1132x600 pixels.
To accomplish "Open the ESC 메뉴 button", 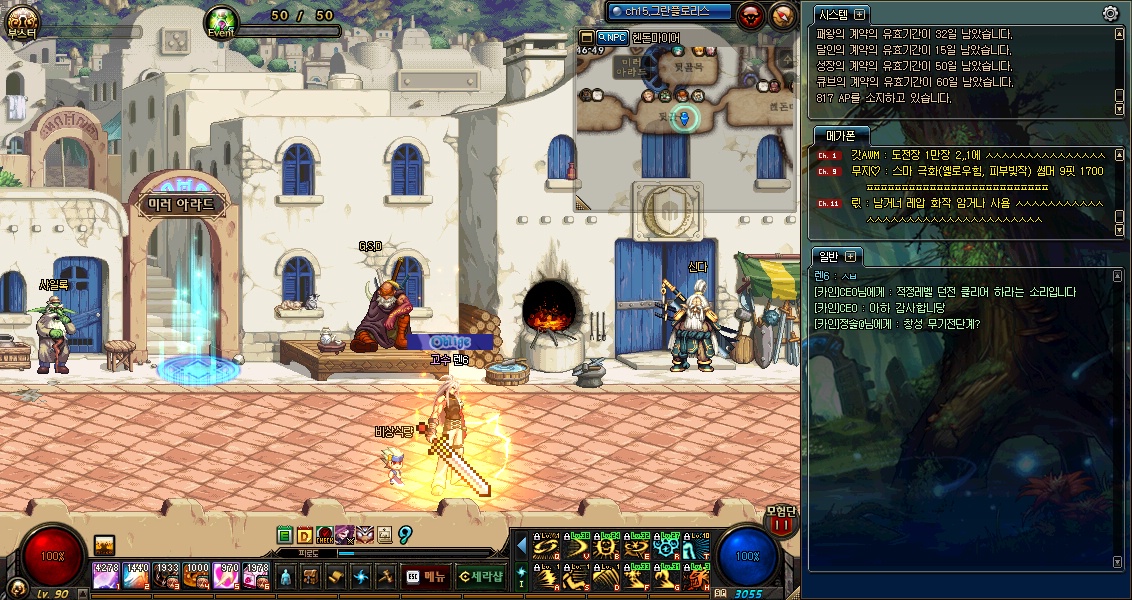I will pos(426,576).
